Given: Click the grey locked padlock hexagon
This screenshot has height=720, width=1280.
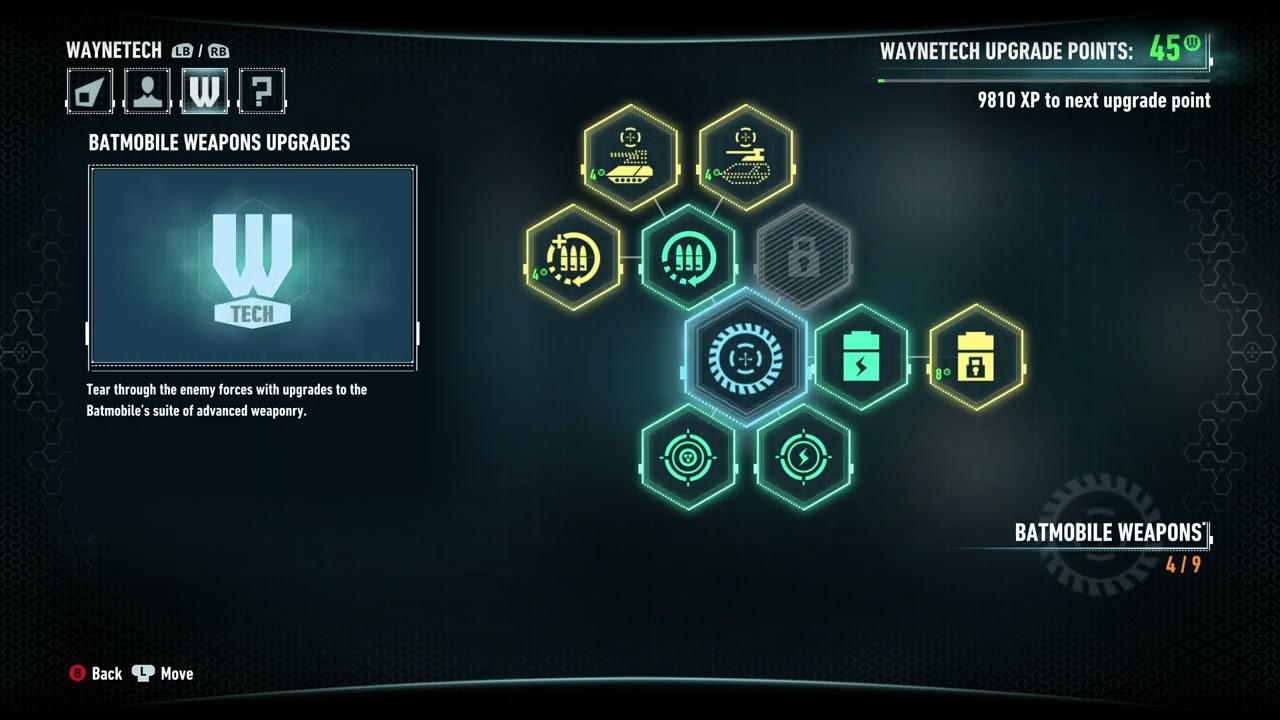Looking at the screenshot, I should pyautogui.click(x=804, y=257).
